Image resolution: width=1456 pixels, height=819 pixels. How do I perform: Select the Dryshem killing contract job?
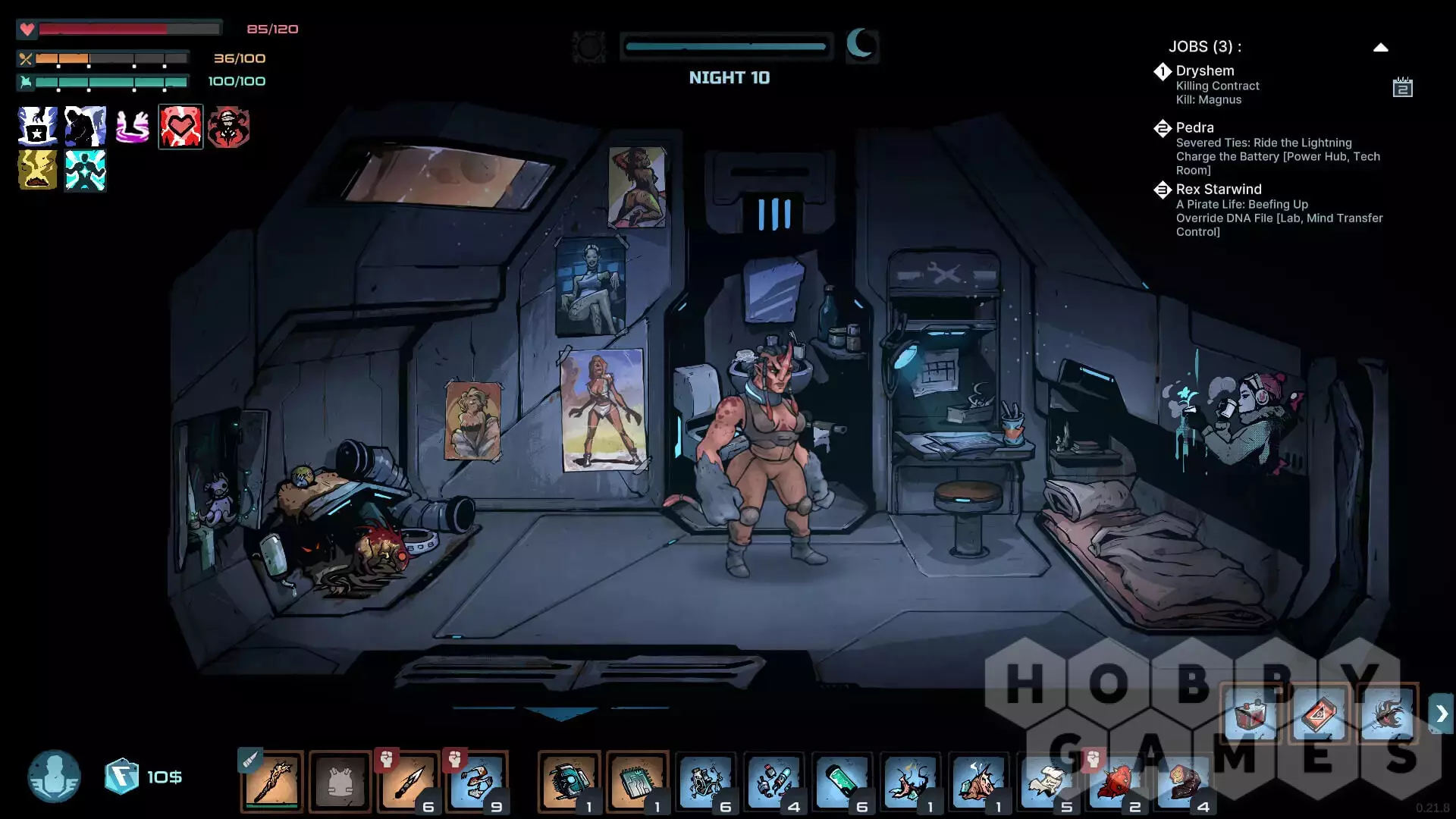pos(1216,84)
